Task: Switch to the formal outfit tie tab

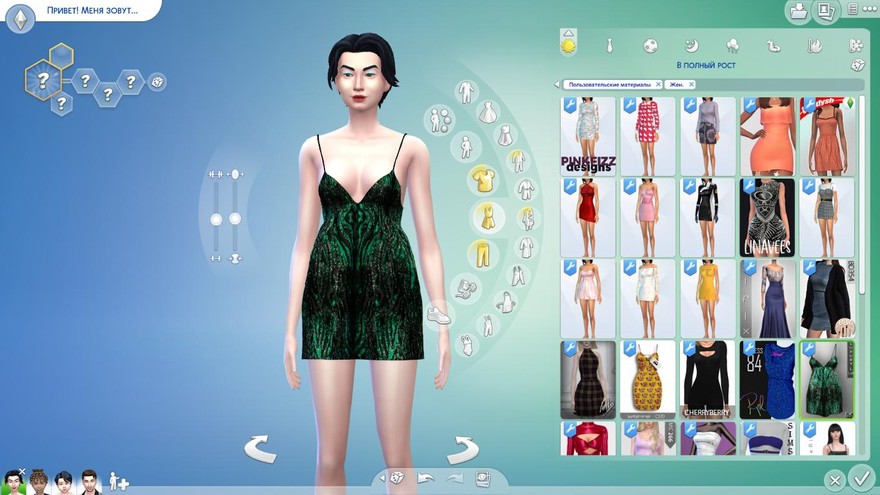Action: tap(609, 46)
